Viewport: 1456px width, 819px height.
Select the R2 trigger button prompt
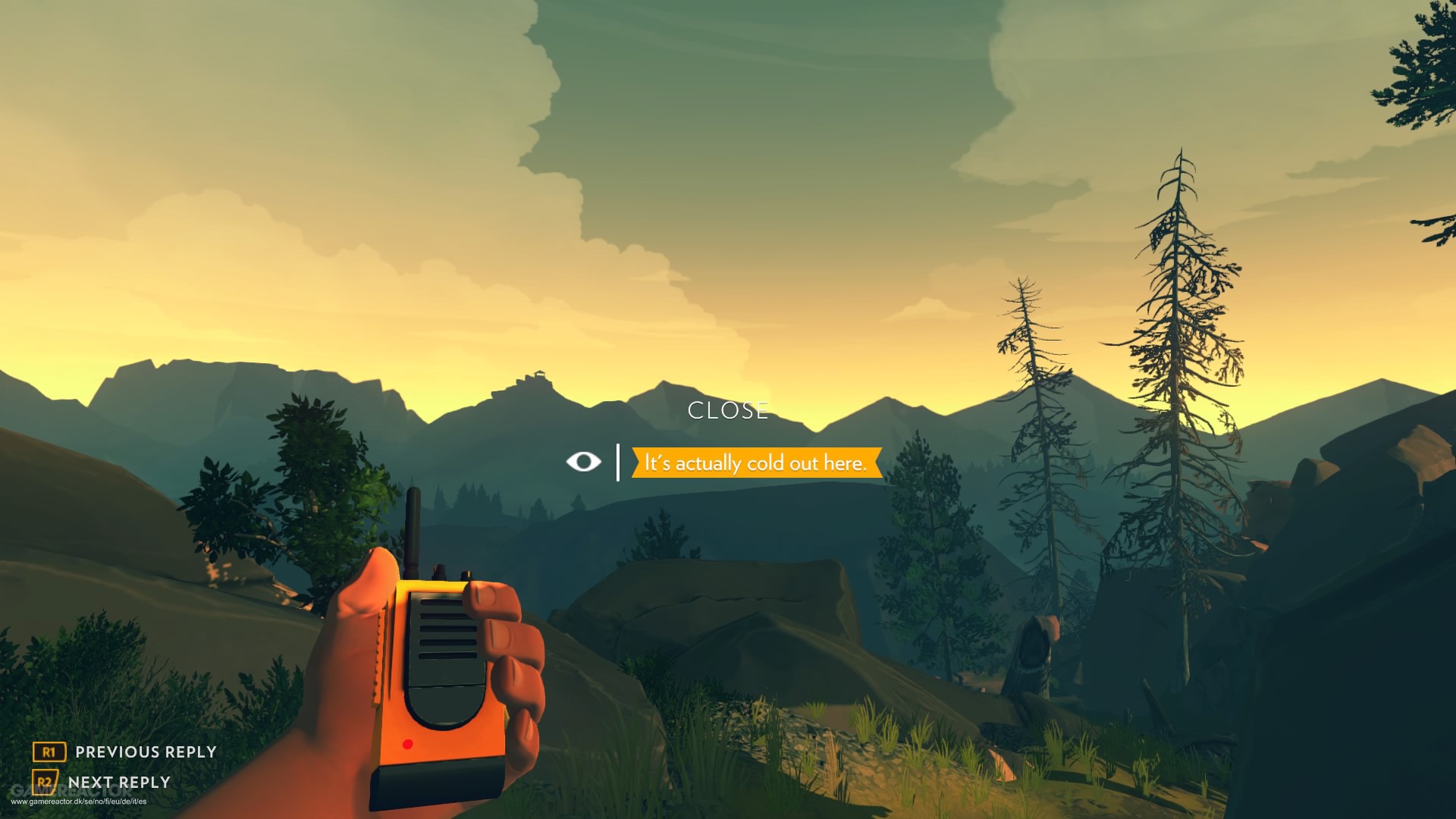pos(45,782)
